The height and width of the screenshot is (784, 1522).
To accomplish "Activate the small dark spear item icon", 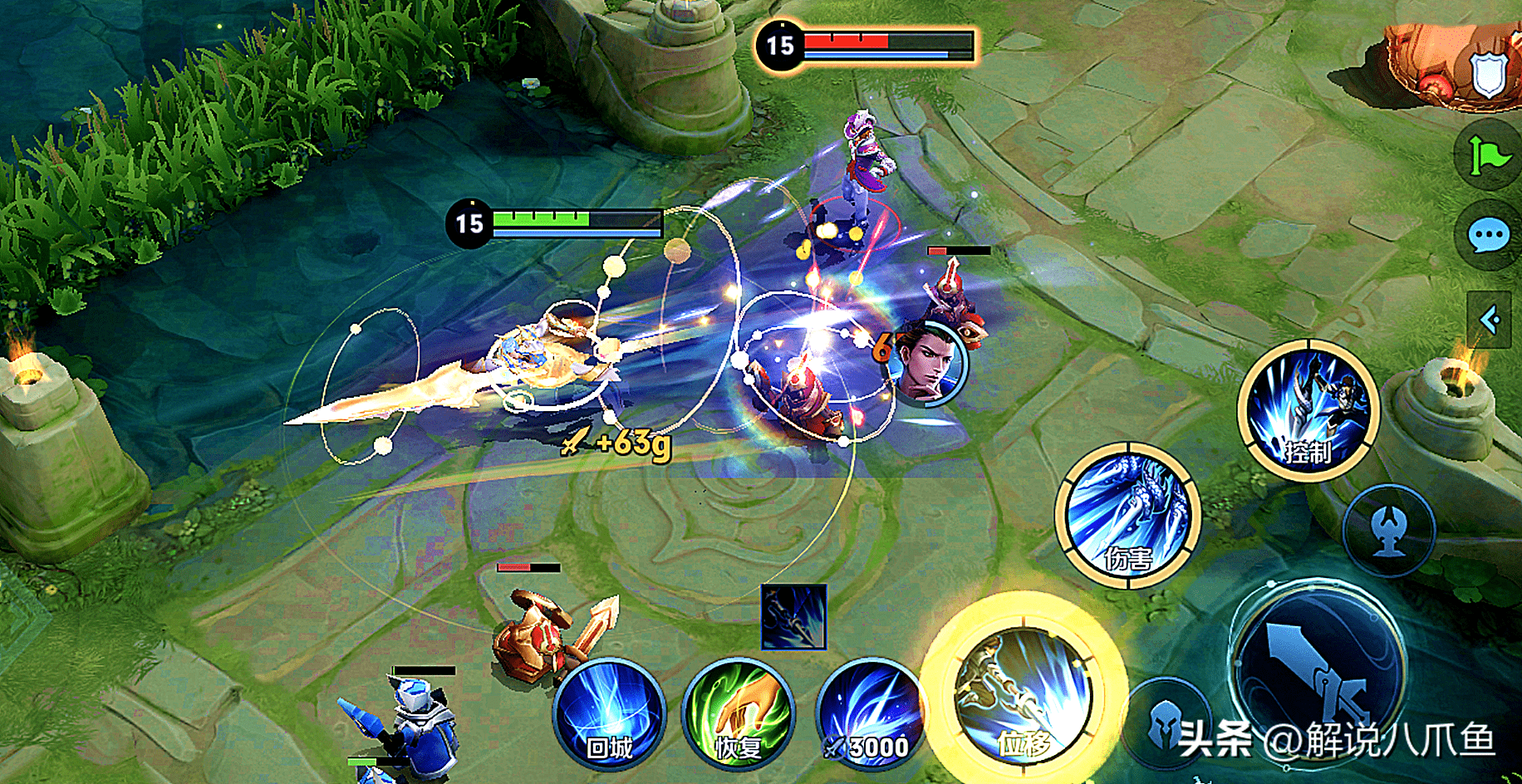I will point(793,617).
